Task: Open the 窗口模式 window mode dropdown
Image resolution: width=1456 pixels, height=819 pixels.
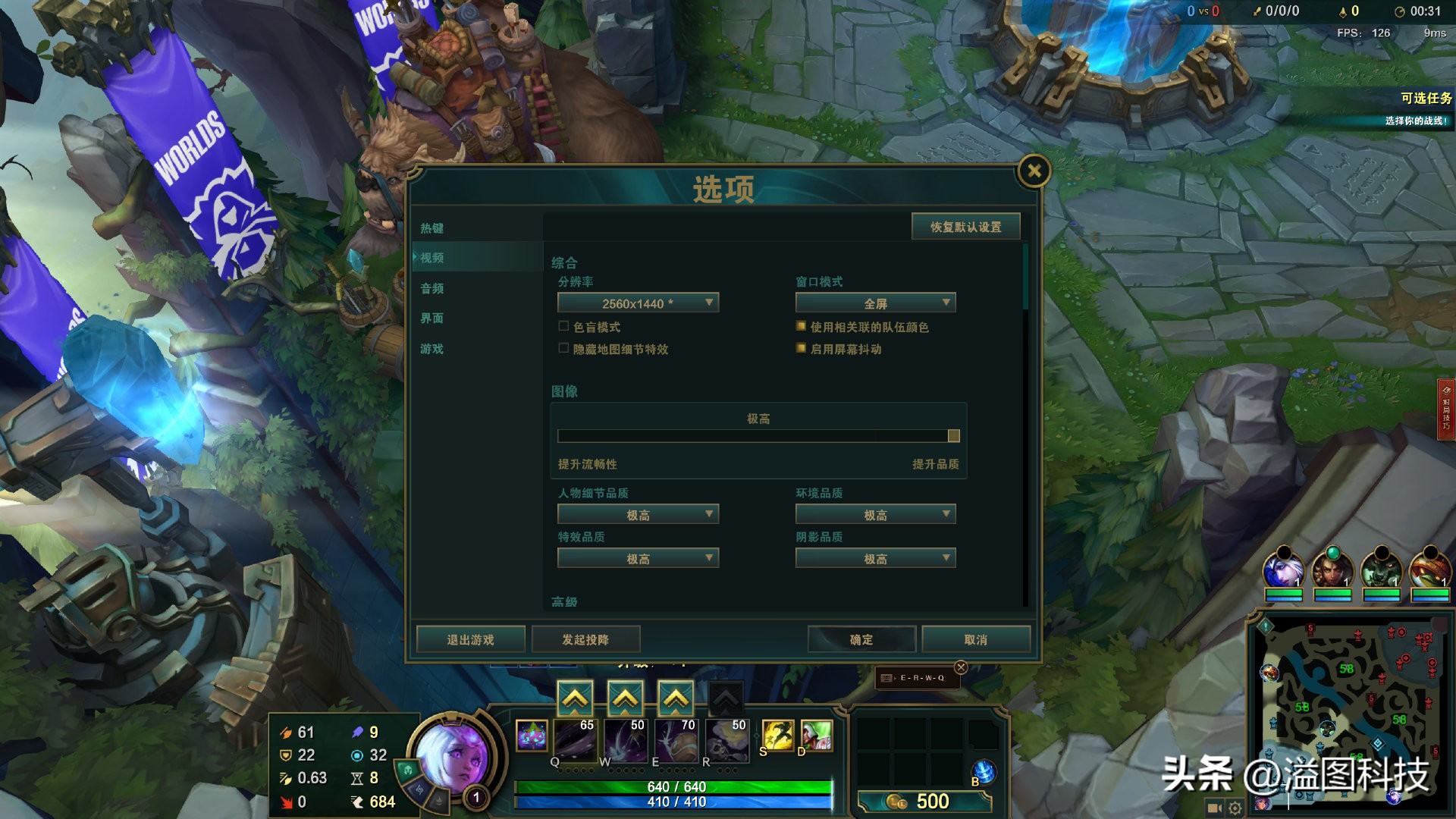Action: click(875, 303)
